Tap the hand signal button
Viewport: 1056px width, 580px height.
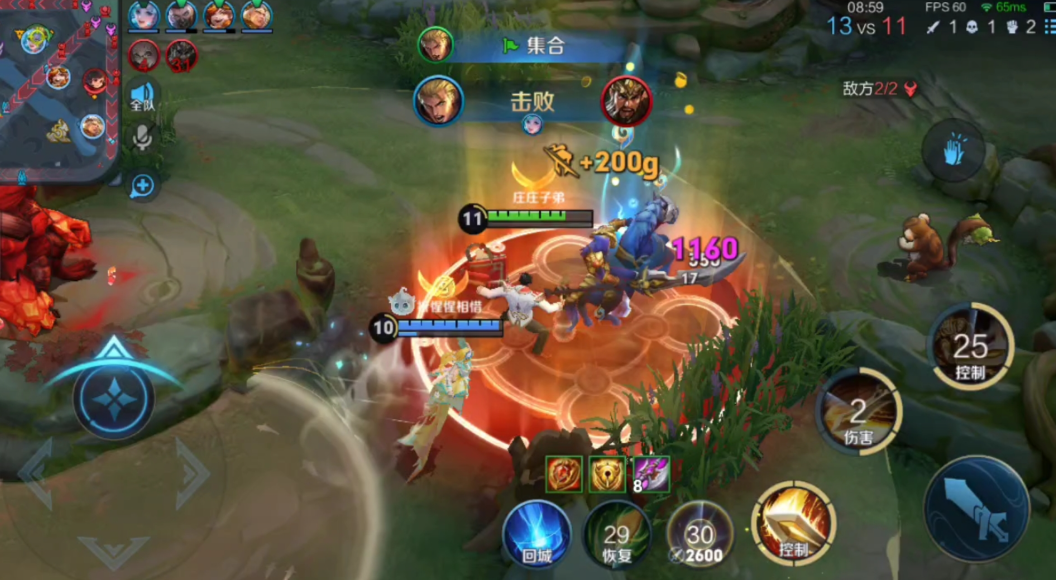(x=956, y=152)
